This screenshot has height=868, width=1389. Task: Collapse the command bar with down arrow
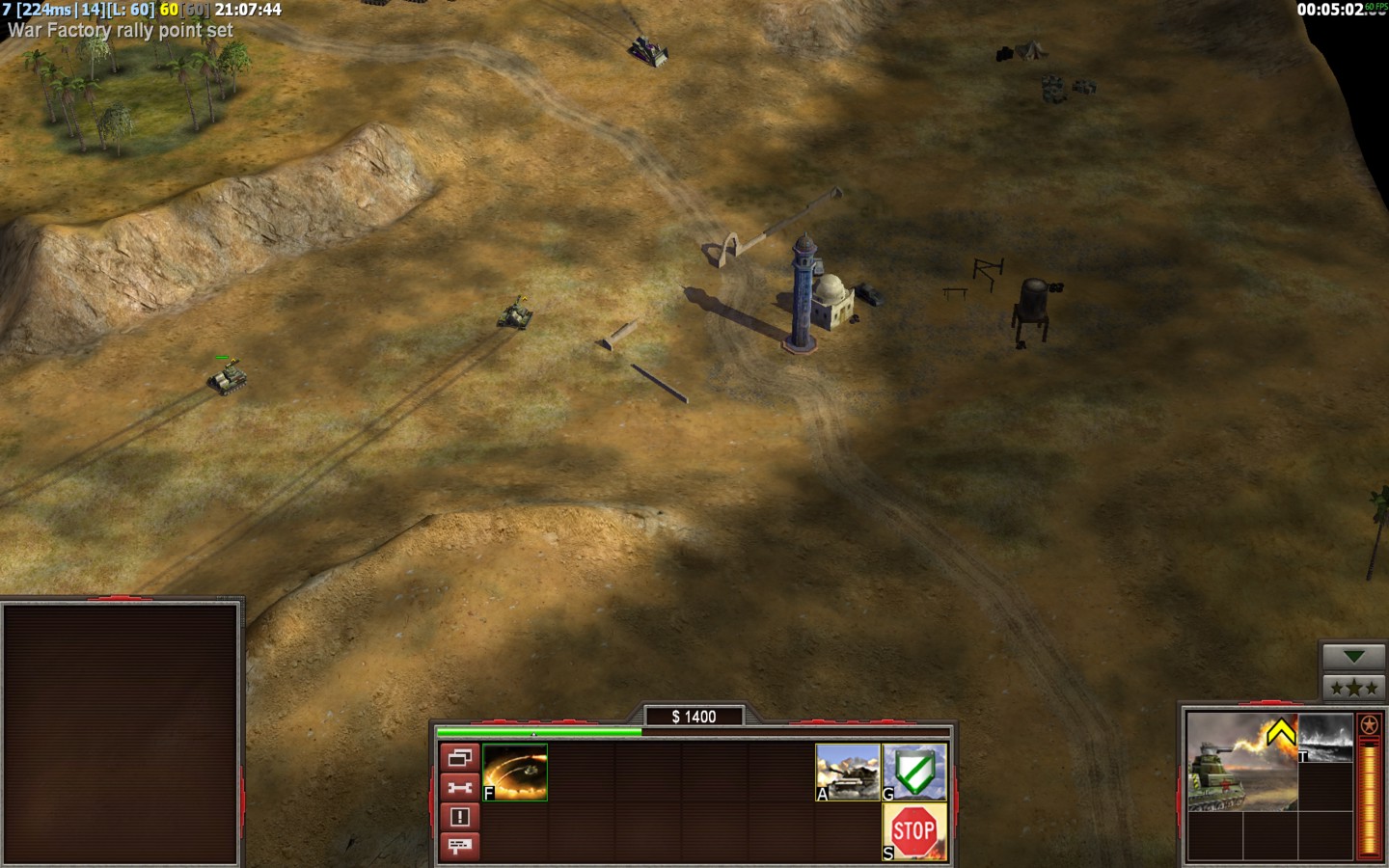(1353, 657)
